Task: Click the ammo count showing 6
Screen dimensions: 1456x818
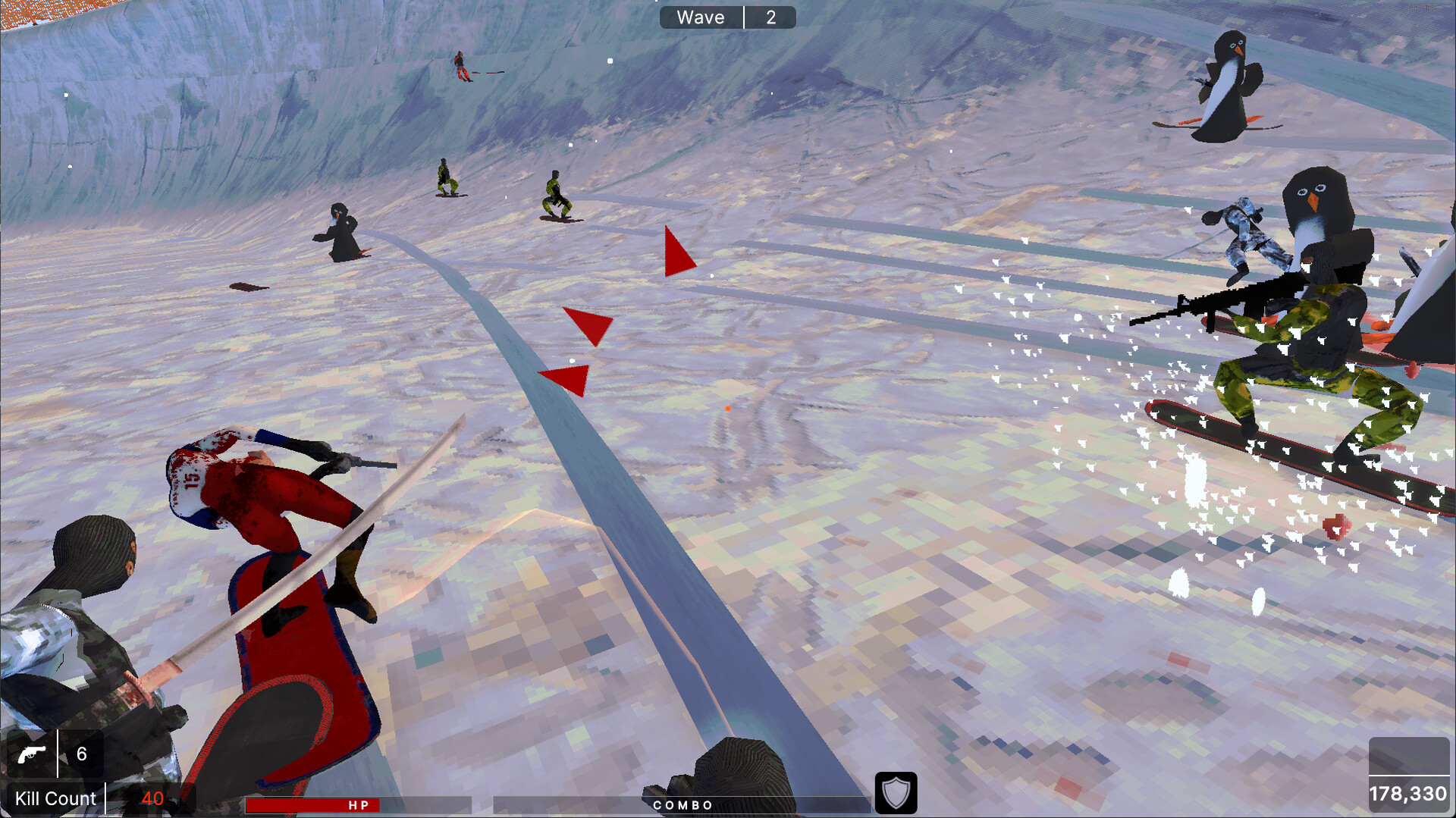Action: point(82,754)
